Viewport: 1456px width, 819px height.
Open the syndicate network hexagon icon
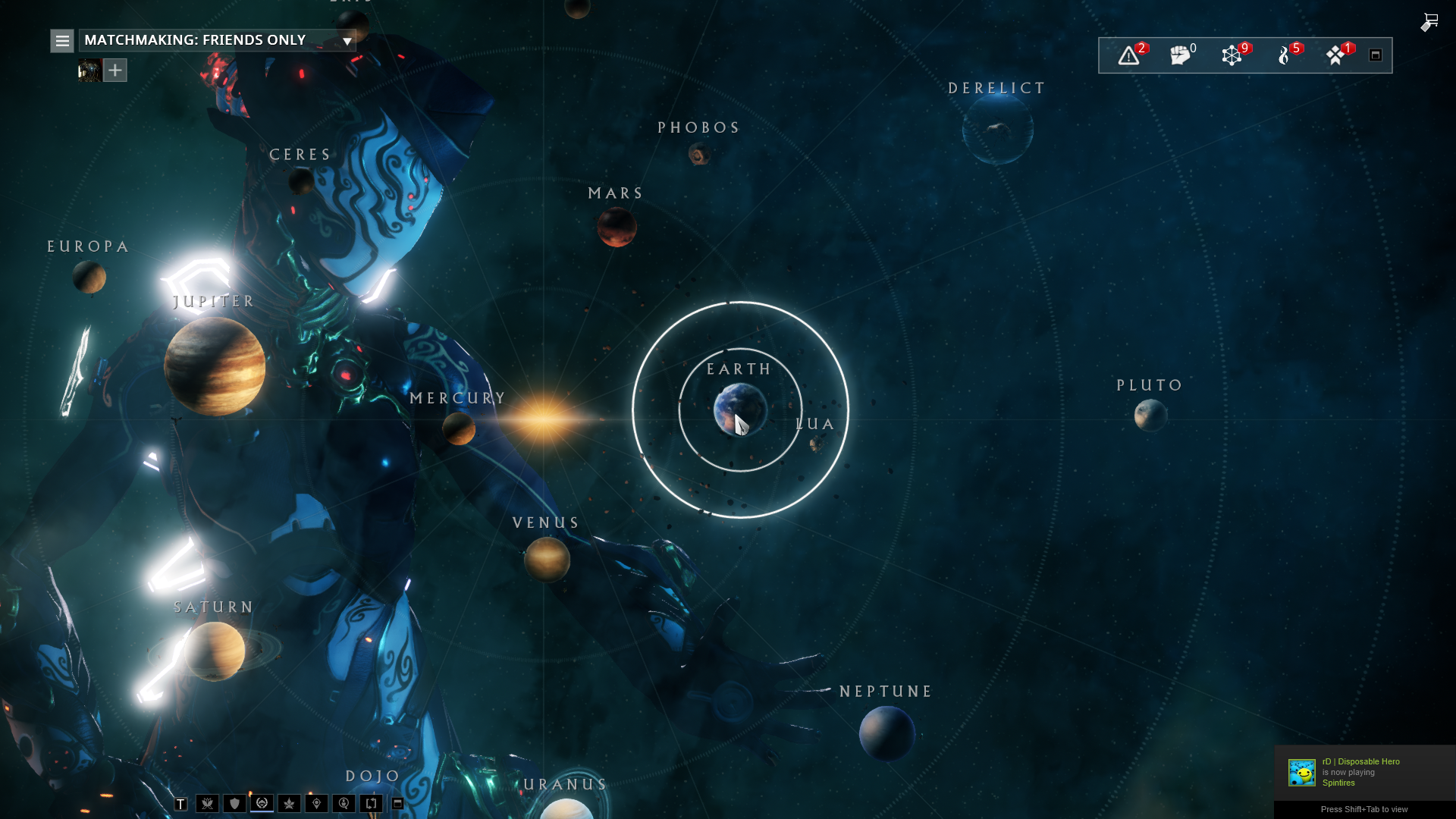point(1232,55)
